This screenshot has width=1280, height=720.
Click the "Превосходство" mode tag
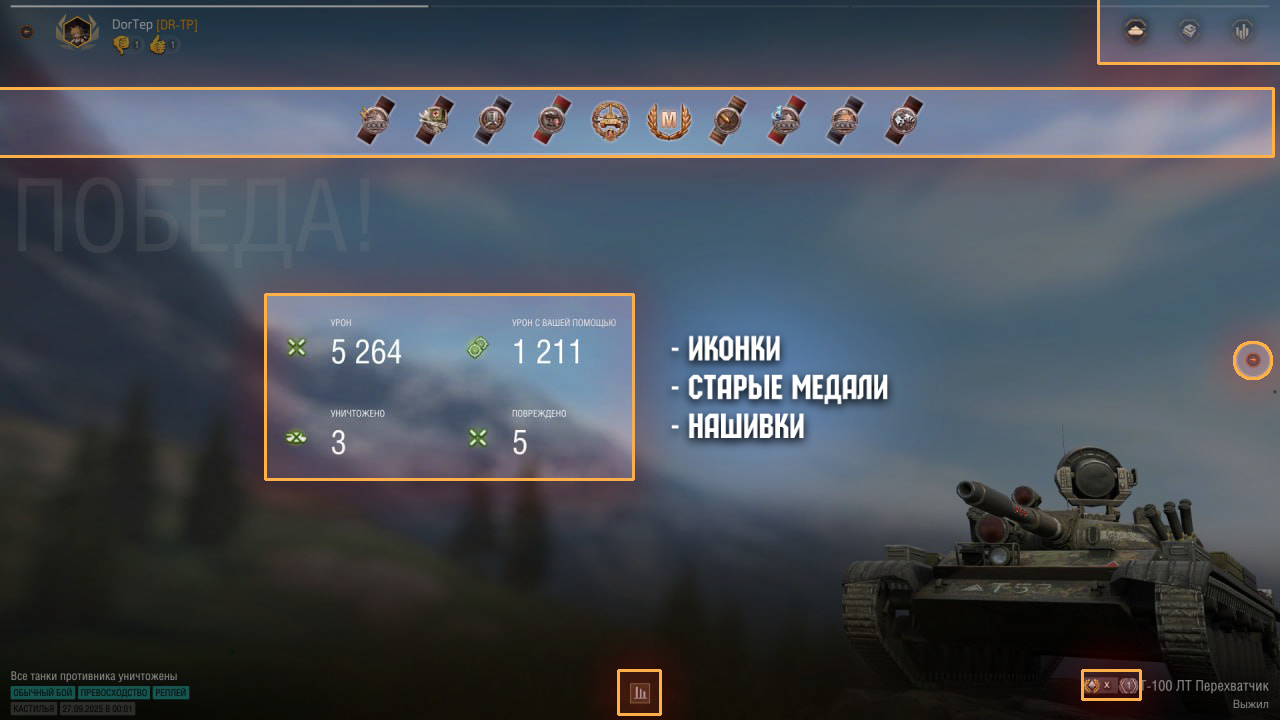[x=114, y=692]
